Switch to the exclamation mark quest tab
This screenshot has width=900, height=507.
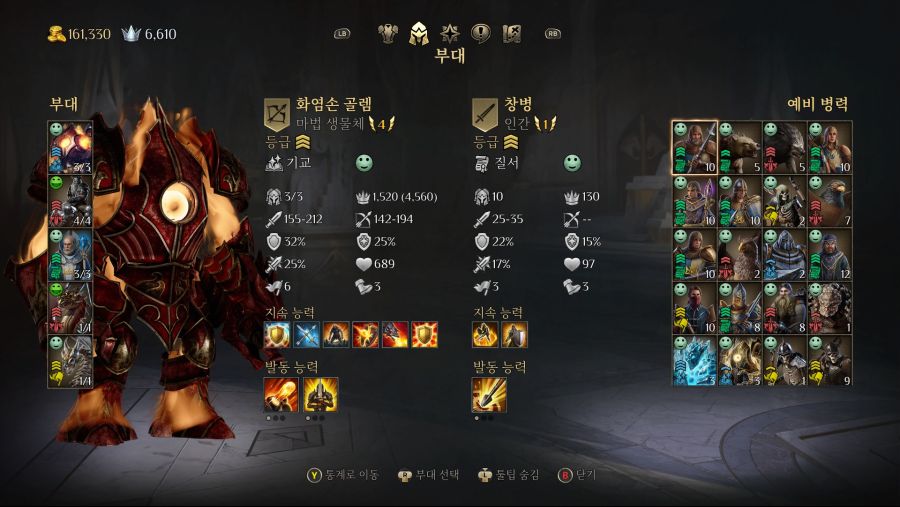click(481, 33)
